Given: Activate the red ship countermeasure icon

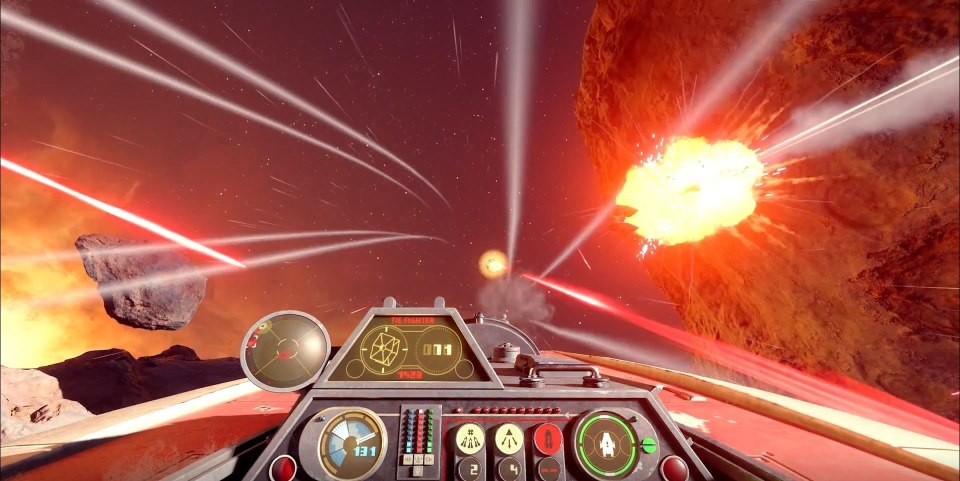Looking at the screenshot, I should coord(548,438).
